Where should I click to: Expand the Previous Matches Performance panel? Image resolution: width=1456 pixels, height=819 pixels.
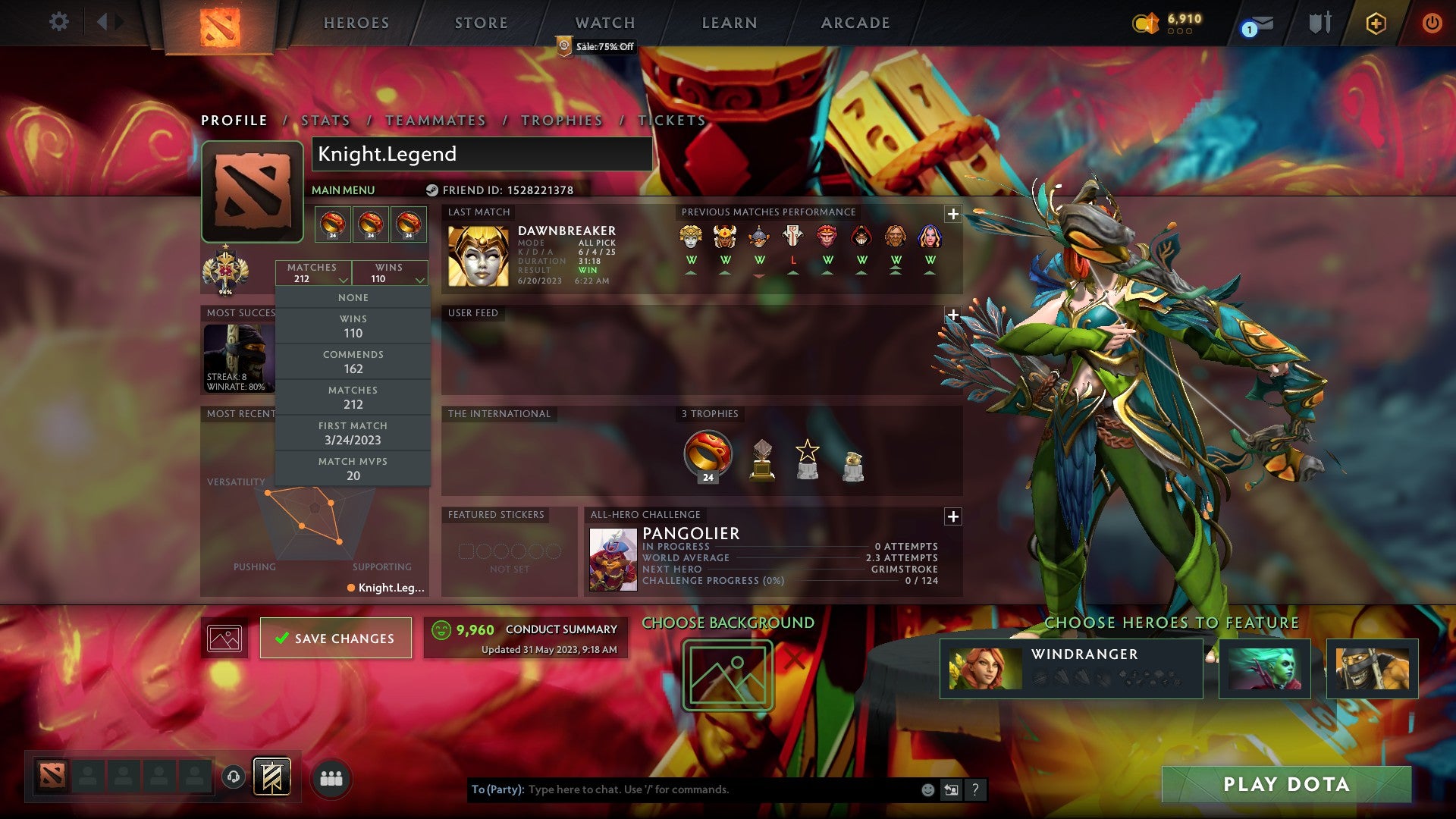952,215
